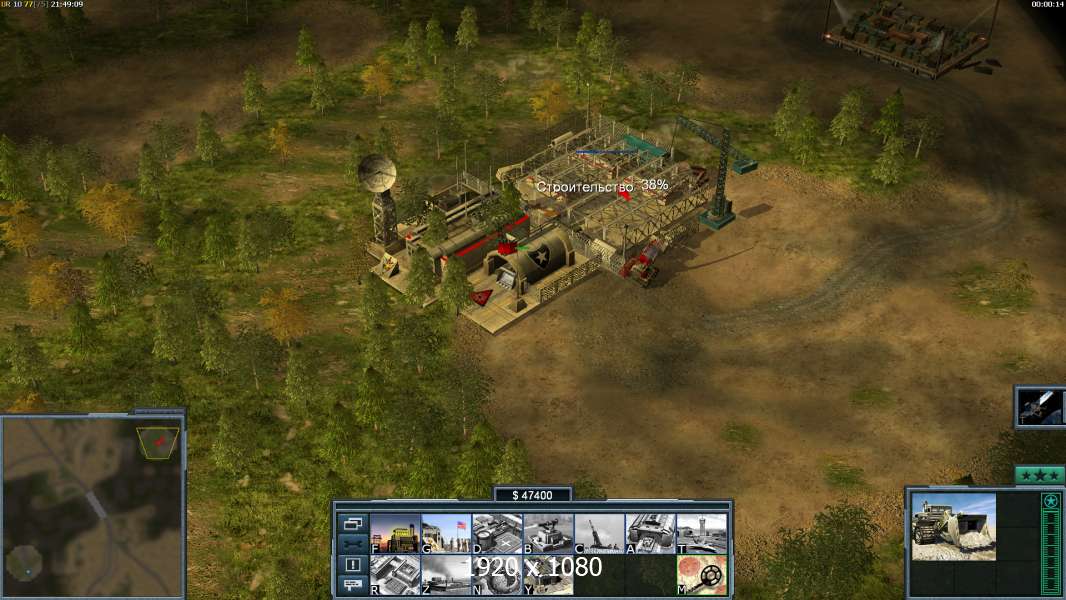Click the exclamation mark button
Viewport: 1066px width, 600px height.
tap(352, 565)
